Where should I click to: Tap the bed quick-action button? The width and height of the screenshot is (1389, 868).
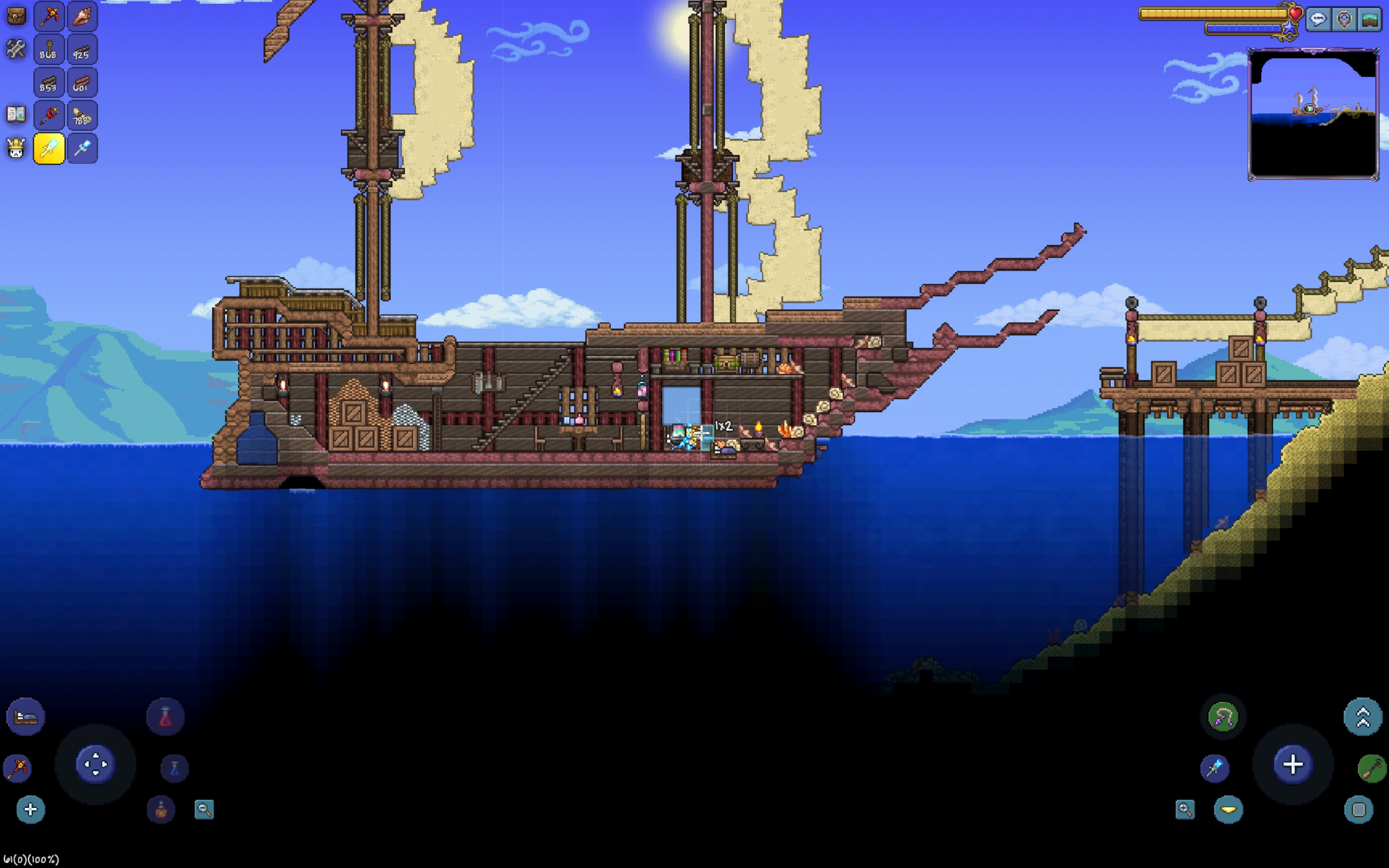[x=26, y=717]
